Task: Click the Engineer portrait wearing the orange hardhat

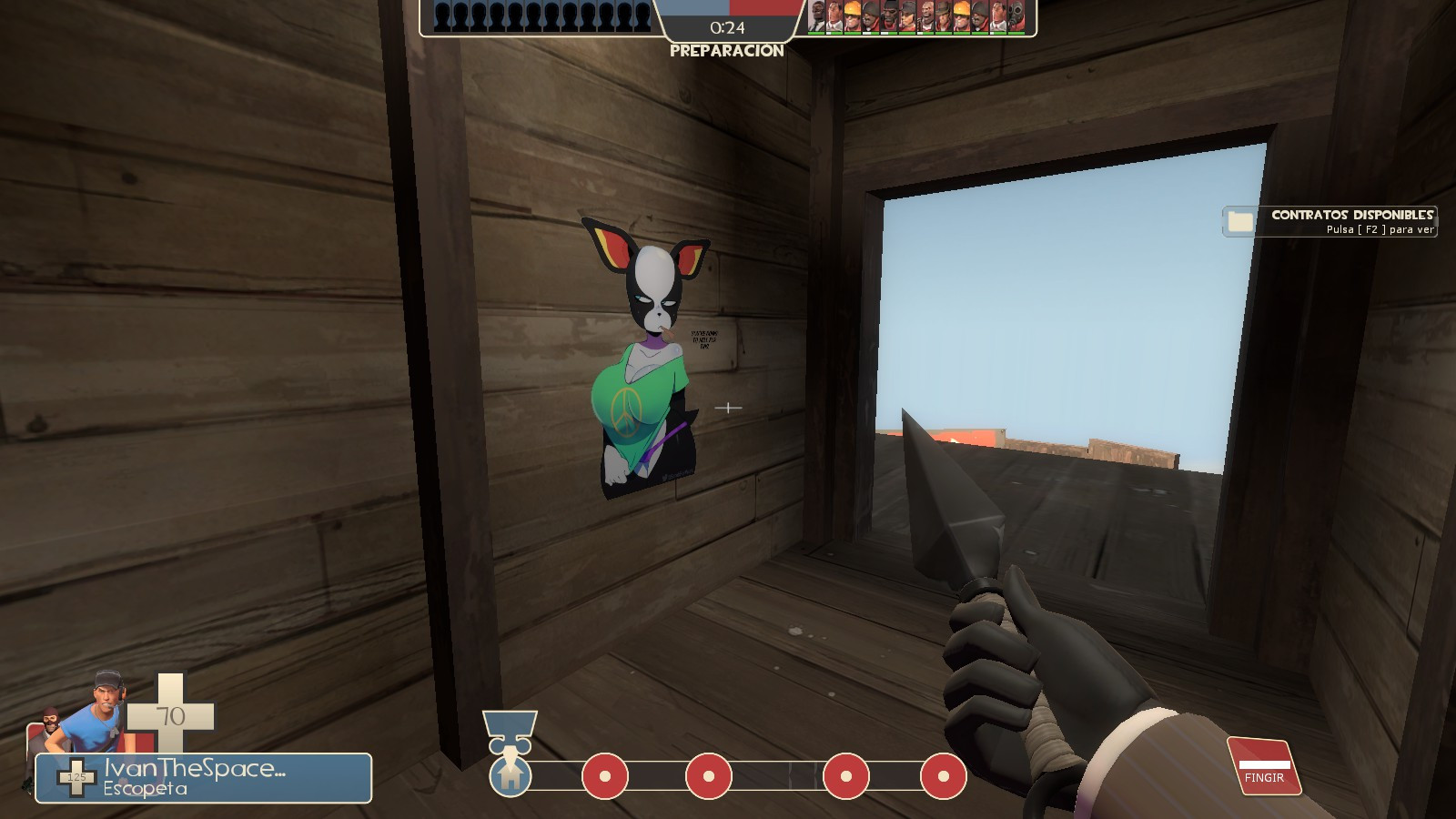Action: coord(852,16)
